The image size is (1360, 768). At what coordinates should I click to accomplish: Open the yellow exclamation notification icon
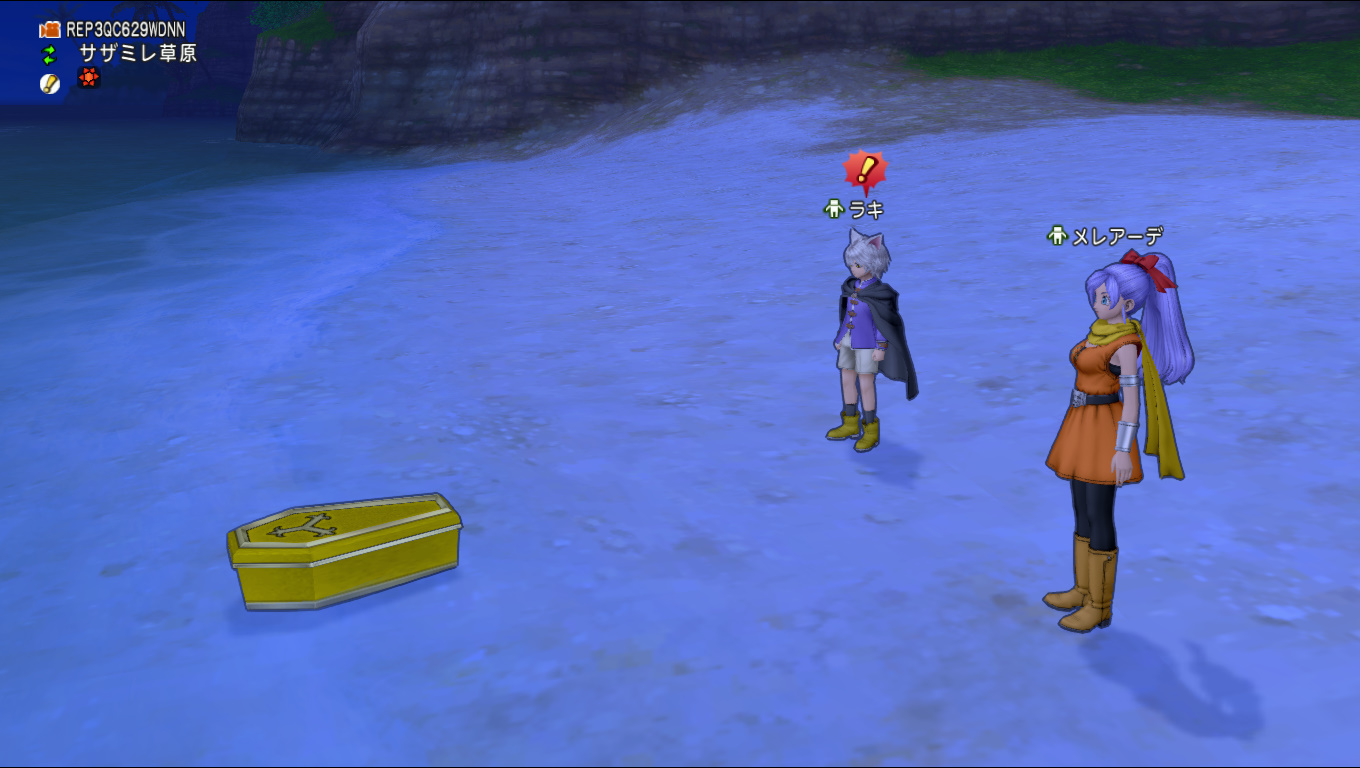pyautogui.click(x=50, y=84)
